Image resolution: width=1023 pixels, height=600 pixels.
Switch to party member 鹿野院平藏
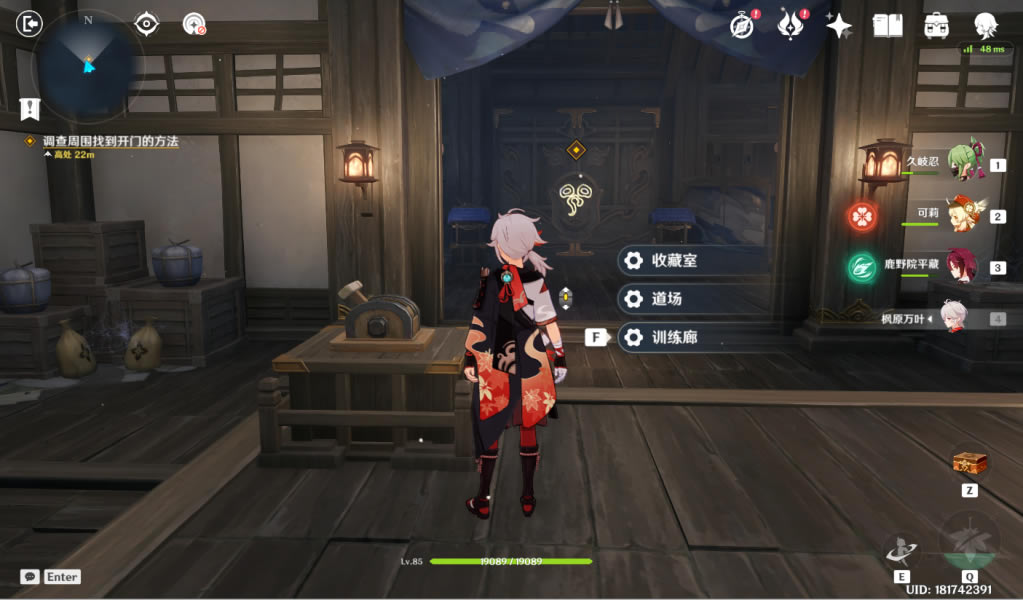(x=965, y=267)
